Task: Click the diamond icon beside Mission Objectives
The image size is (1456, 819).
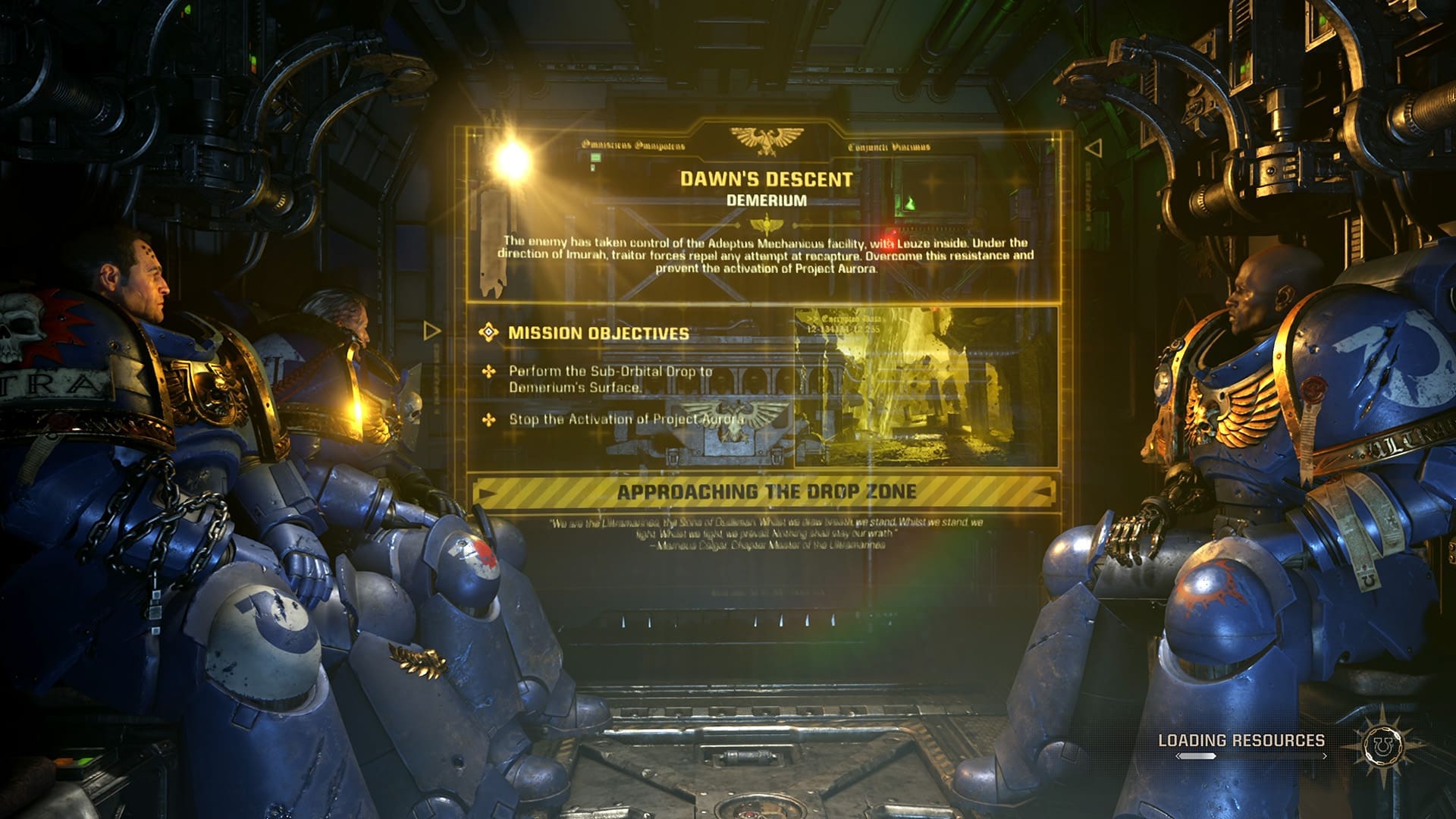Action: pyautogui.click(x=488, y=331)
